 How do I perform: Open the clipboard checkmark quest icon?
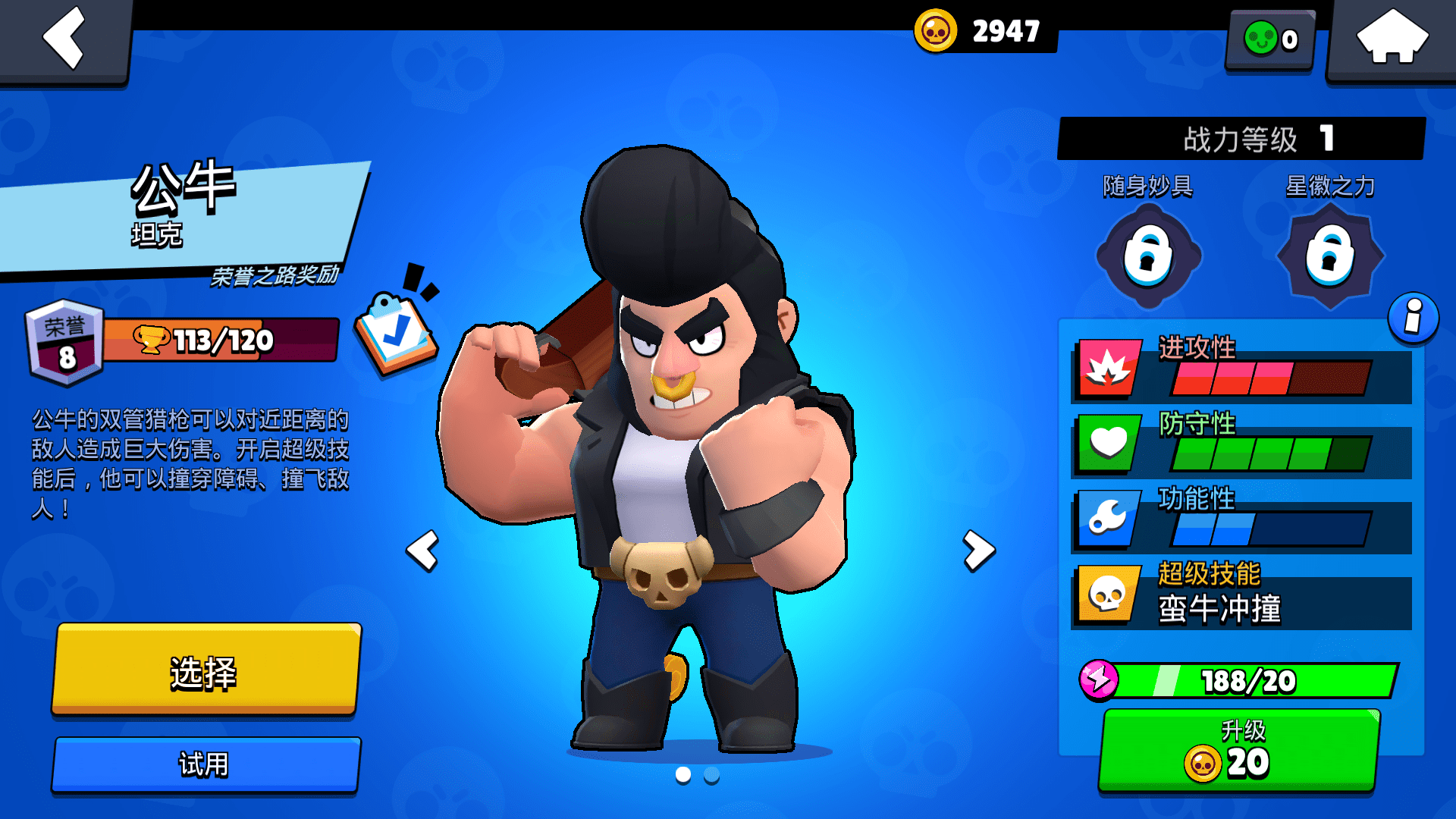pos(396,331)
